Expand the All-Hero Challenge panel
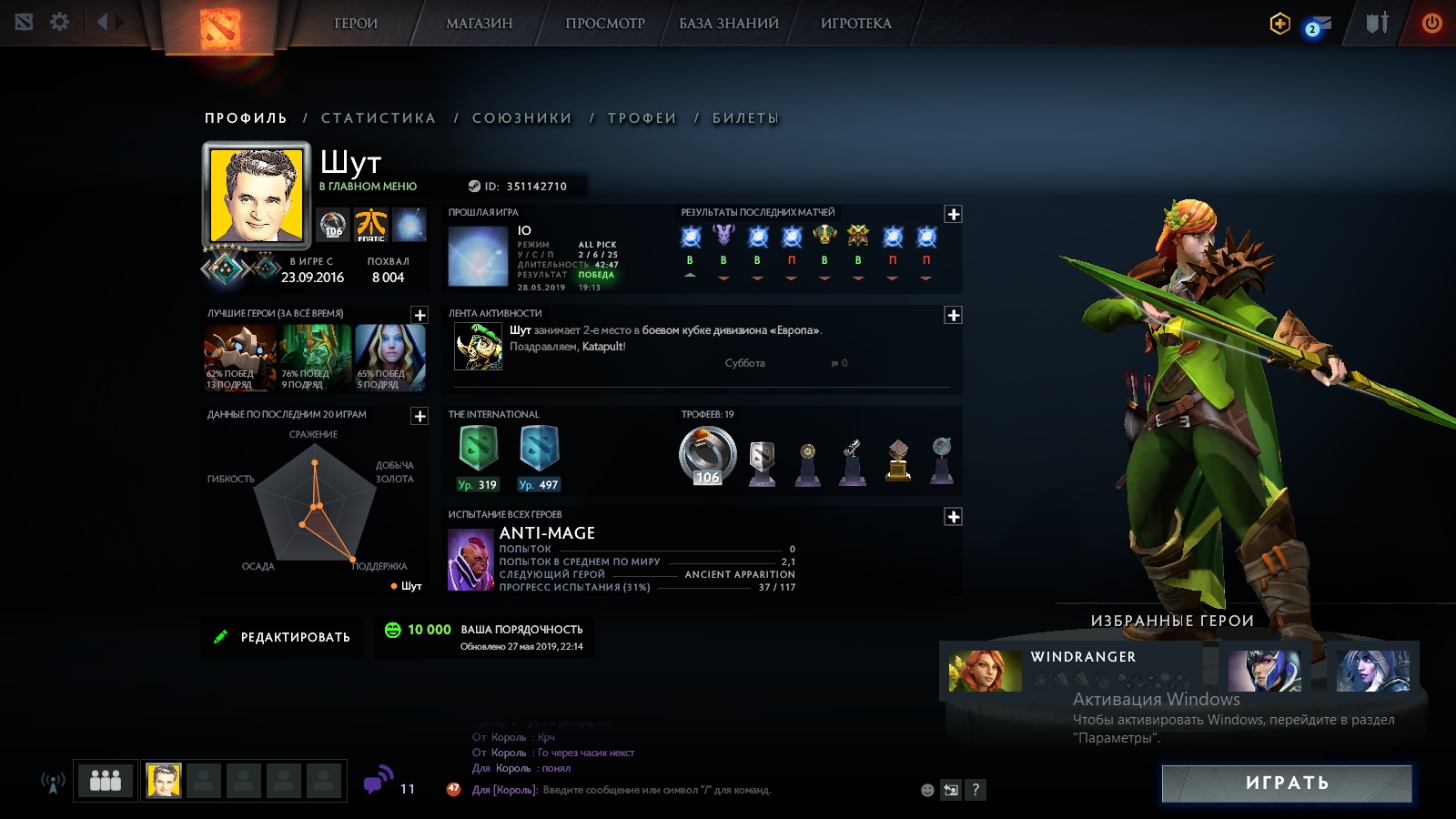Viewport: 1456px width, 819px height. click(x=953, y=517)
